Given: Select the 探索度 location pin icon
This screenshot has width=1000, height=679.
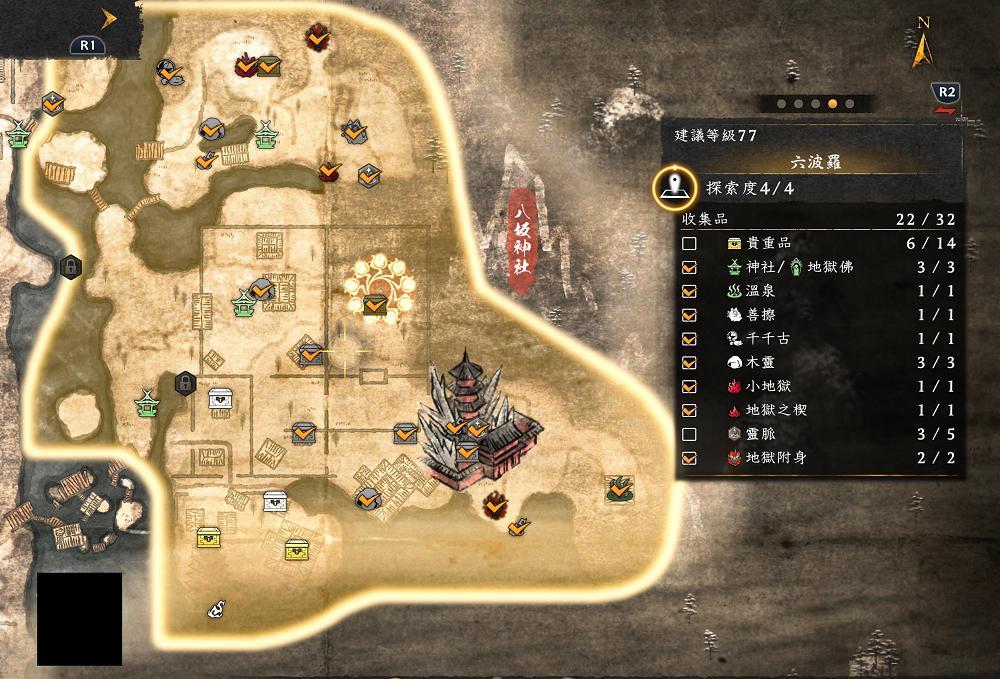Looking at the screenshot, I should (676, 187).
